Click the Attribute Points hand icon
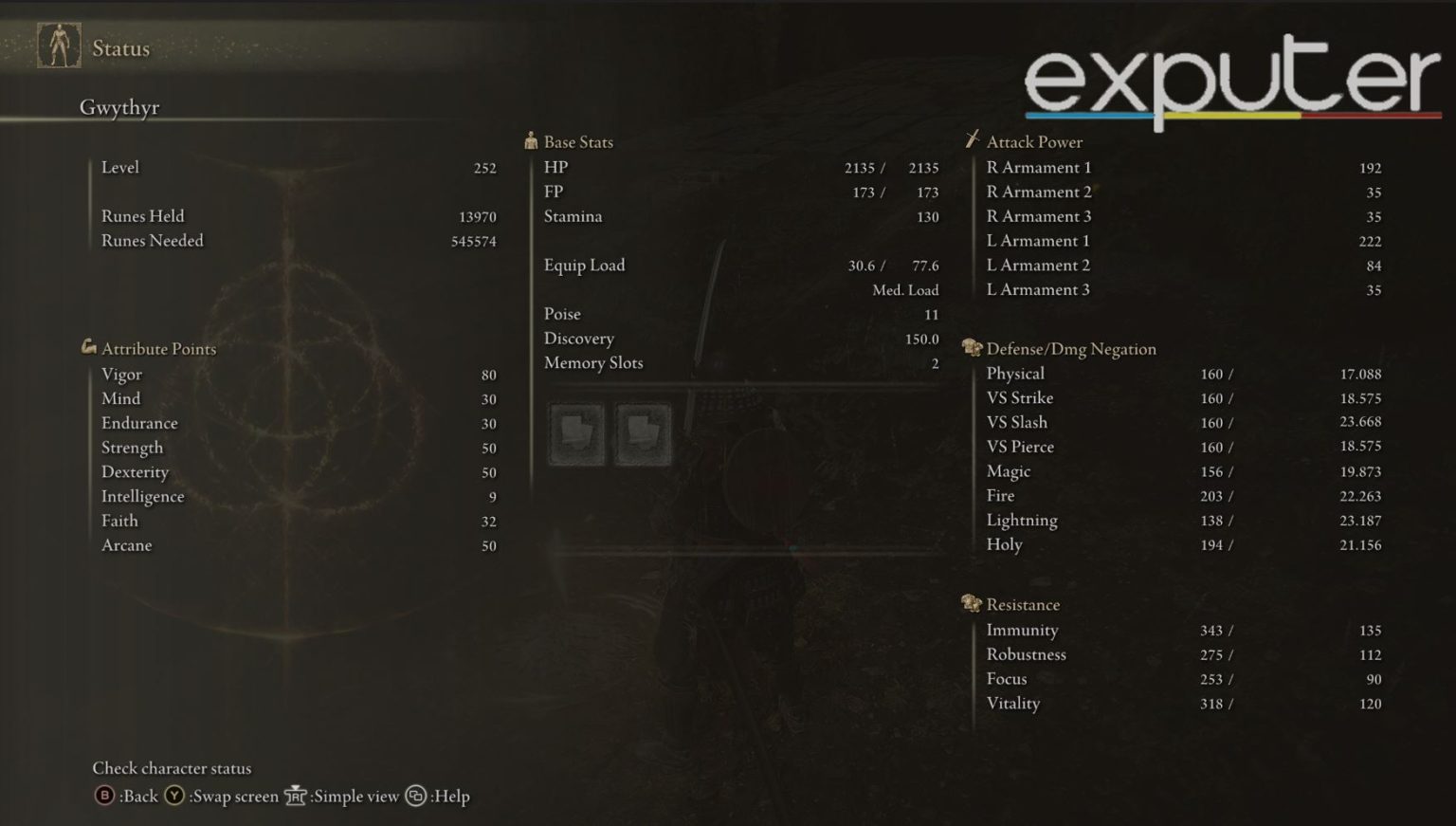The height and width of the screenshot is (826, 1456). click(88, 348)
